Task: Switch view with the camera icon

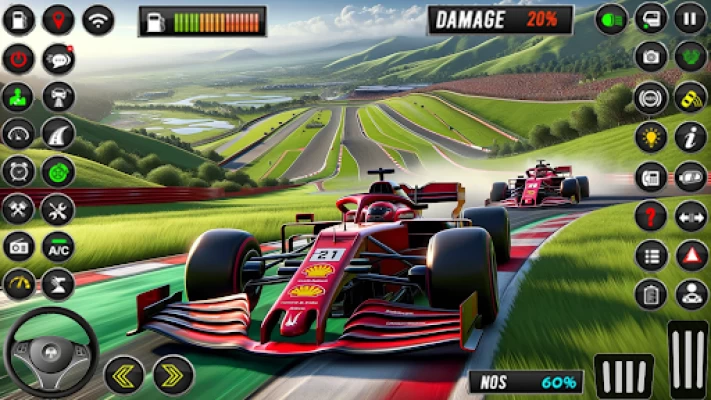Action: [651, 57]
